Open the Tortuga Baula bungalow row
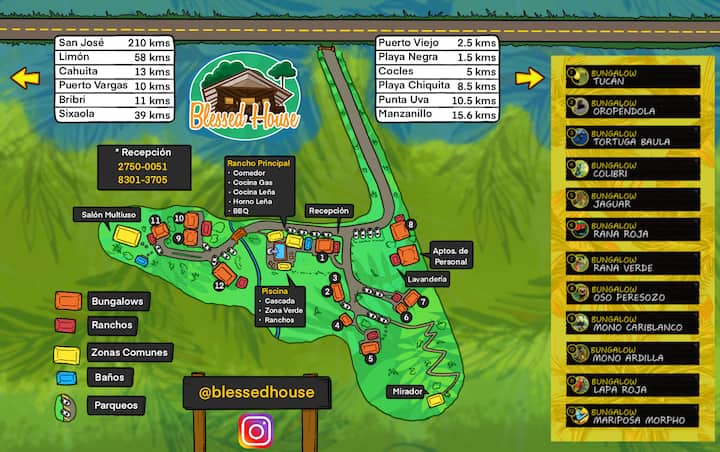Screen dimensions: 720x452 tap(632, 138)
